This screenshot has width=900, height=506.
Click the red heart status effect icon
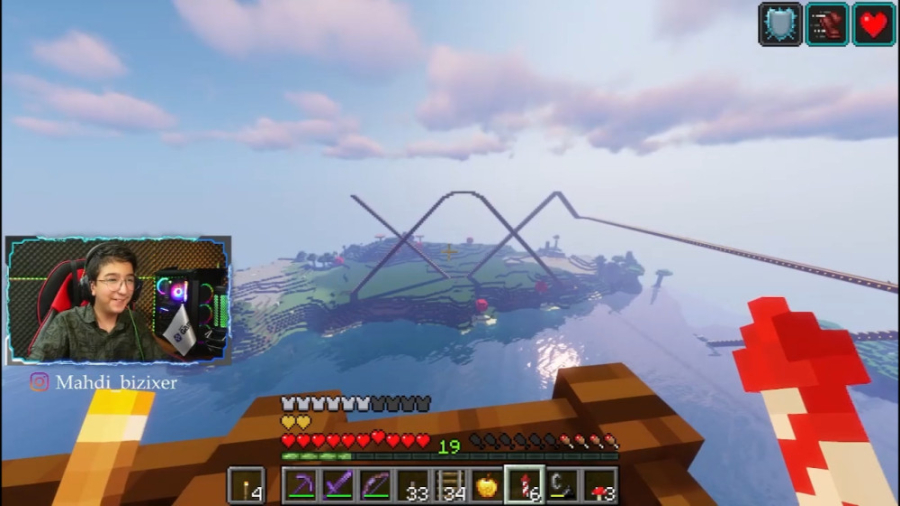pos(874,23)
